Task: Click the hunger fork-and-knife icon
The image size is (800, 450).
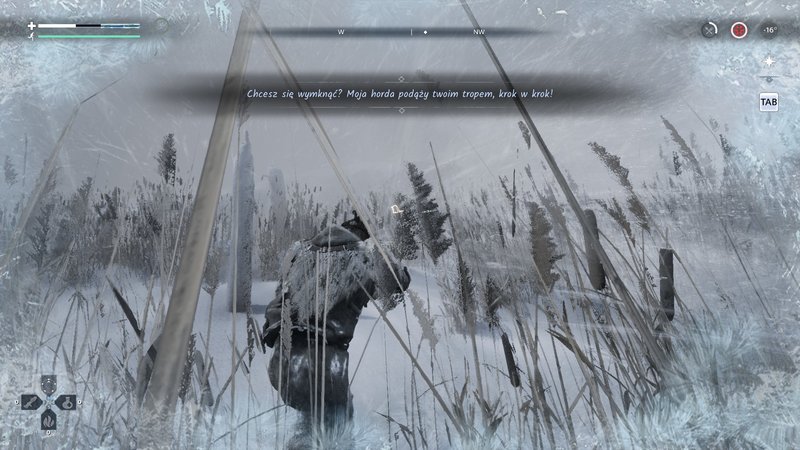Action: point(709,30)
